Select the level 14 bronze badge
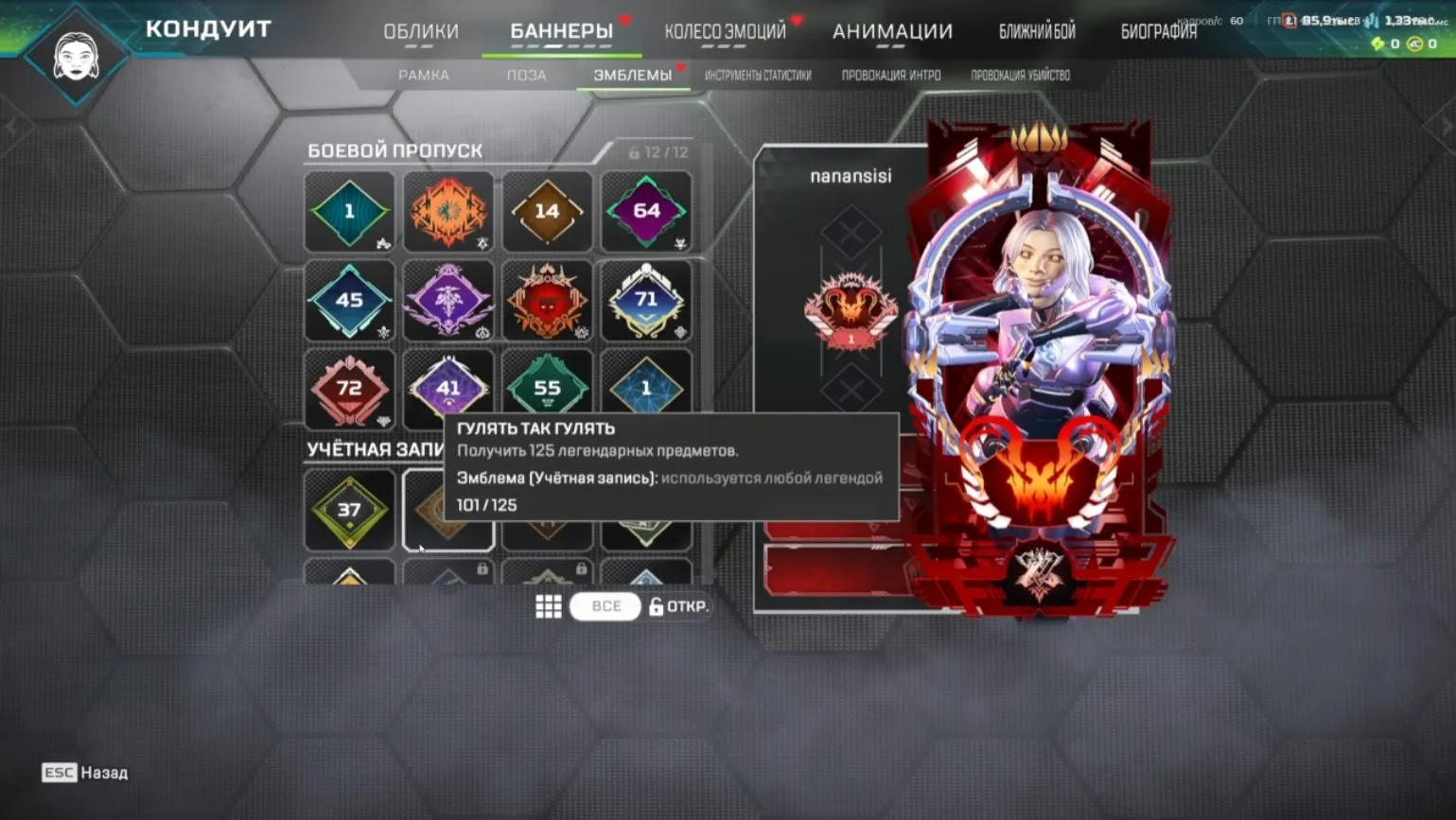This screenshot has width=1456, height=820. pyautogui.click(x=548, y=211)
